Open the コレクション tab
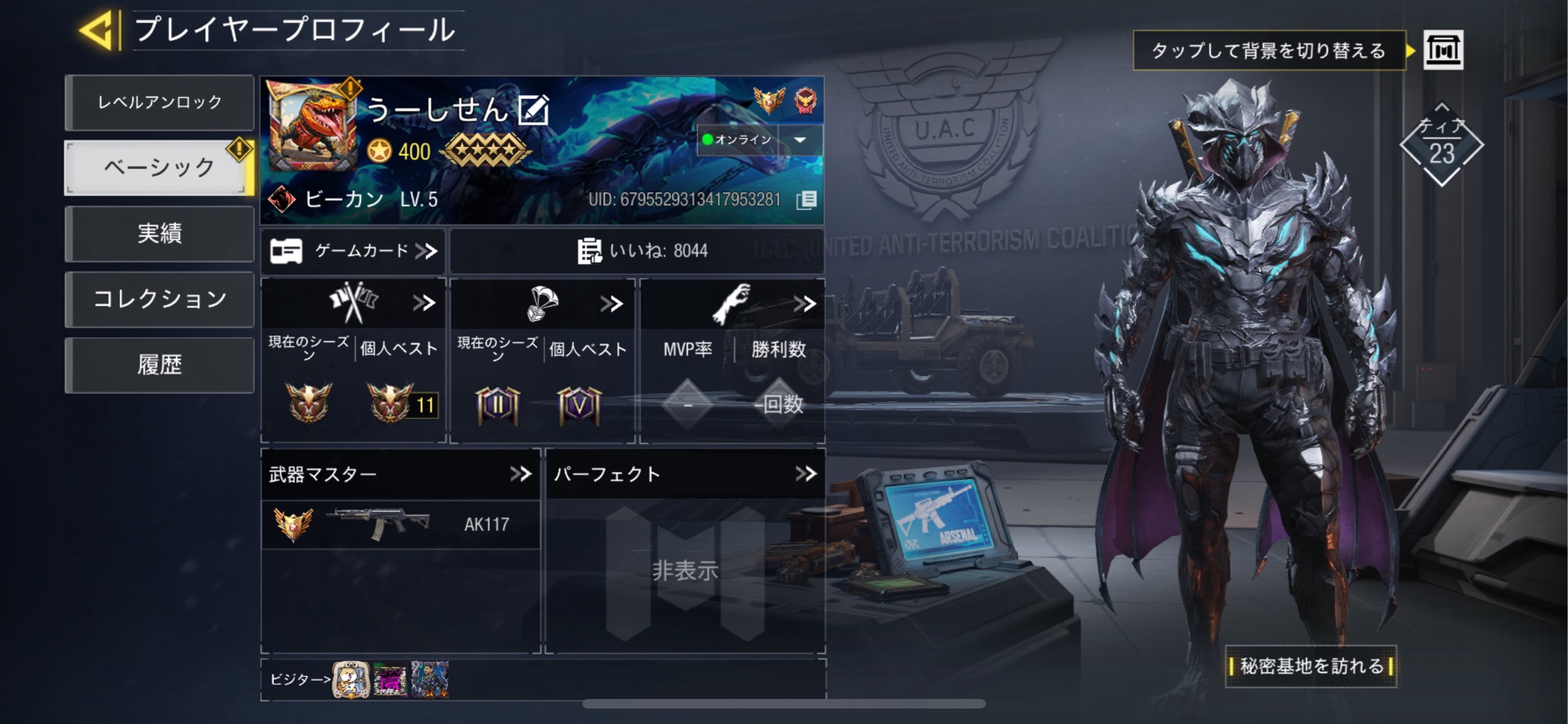 click(160, 299)
